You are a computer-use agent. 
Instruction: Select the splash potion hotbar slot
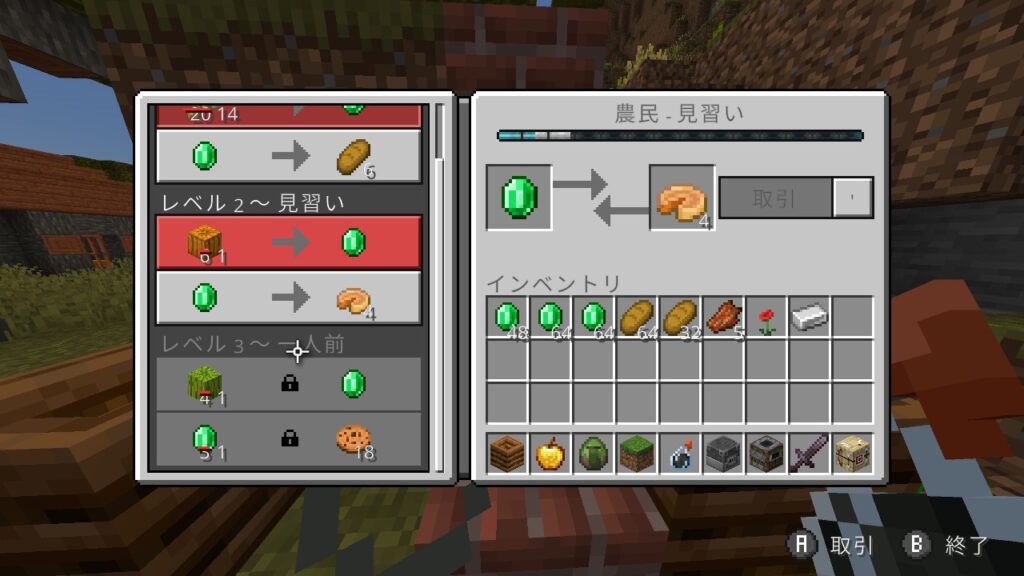pyautogui.click(x=680, y=453)
